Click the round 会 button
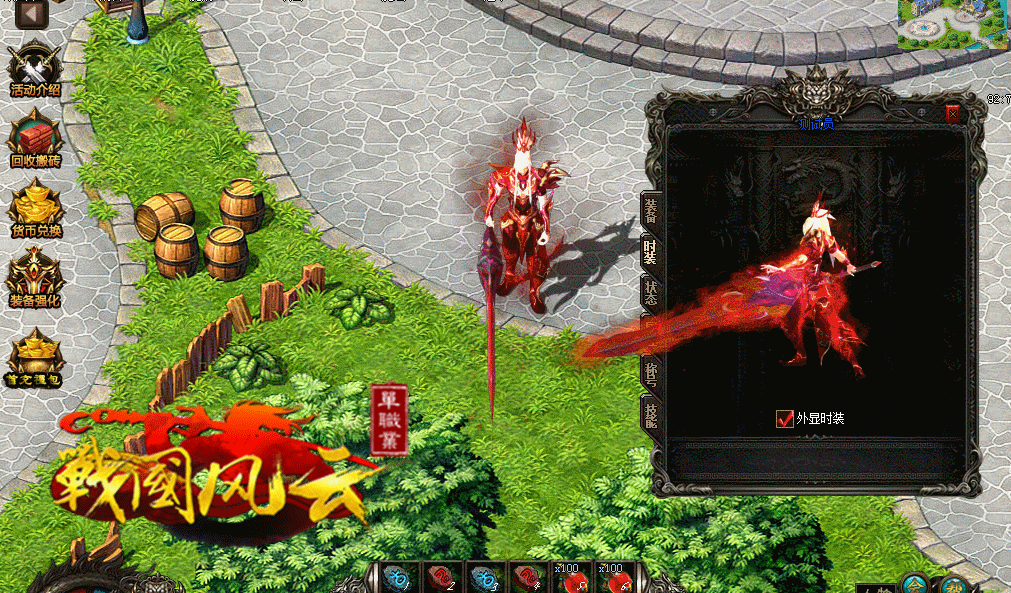1011x593 pixels. click(x=913, y=583)
